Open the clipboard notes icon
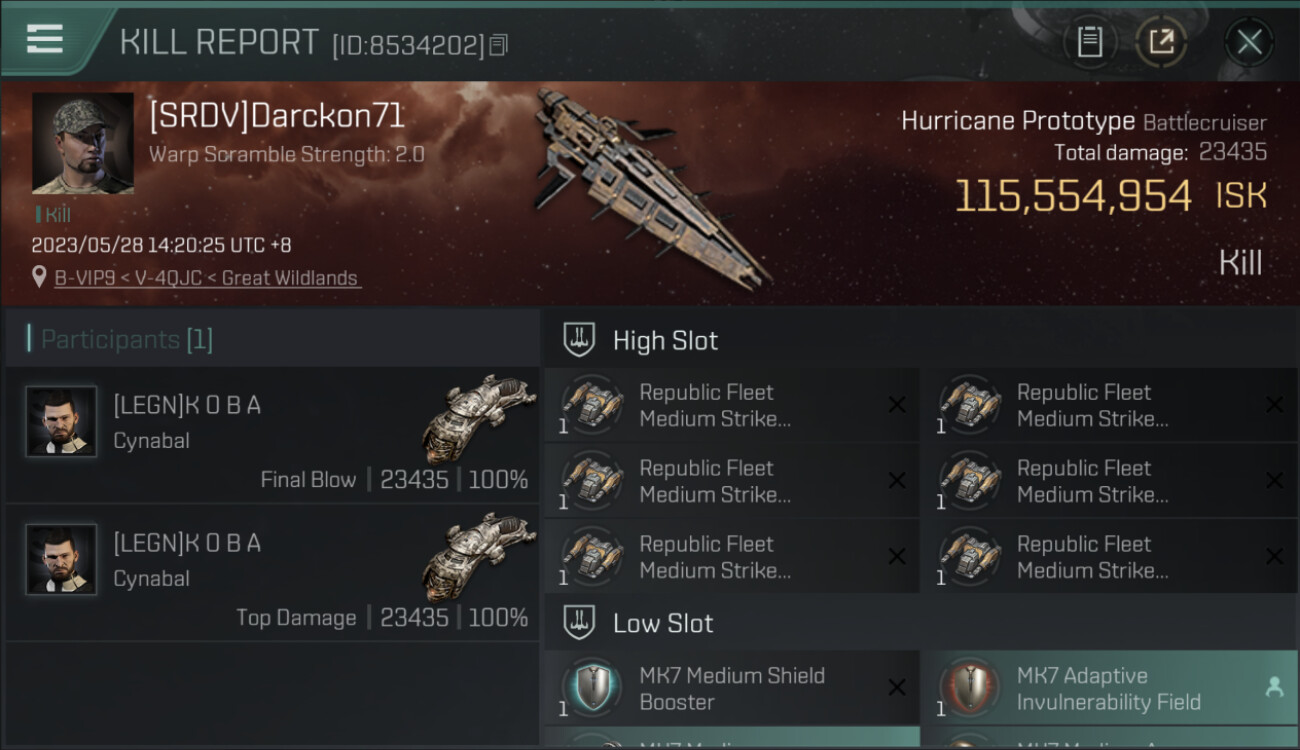 [x=1090, y=42]
